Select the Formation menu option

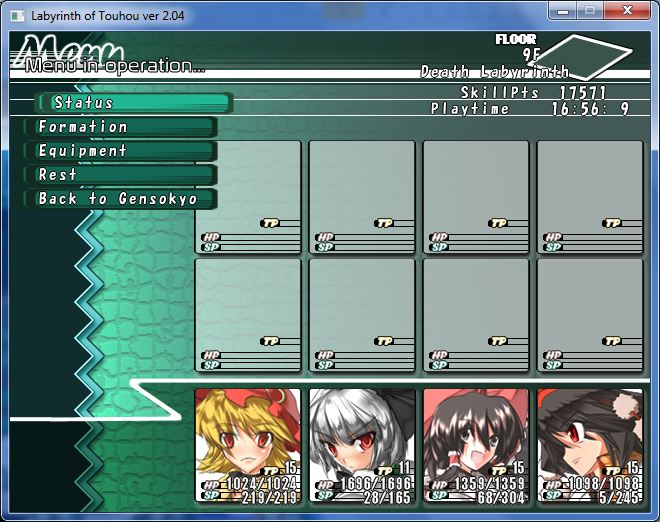[x=120, y=127]
